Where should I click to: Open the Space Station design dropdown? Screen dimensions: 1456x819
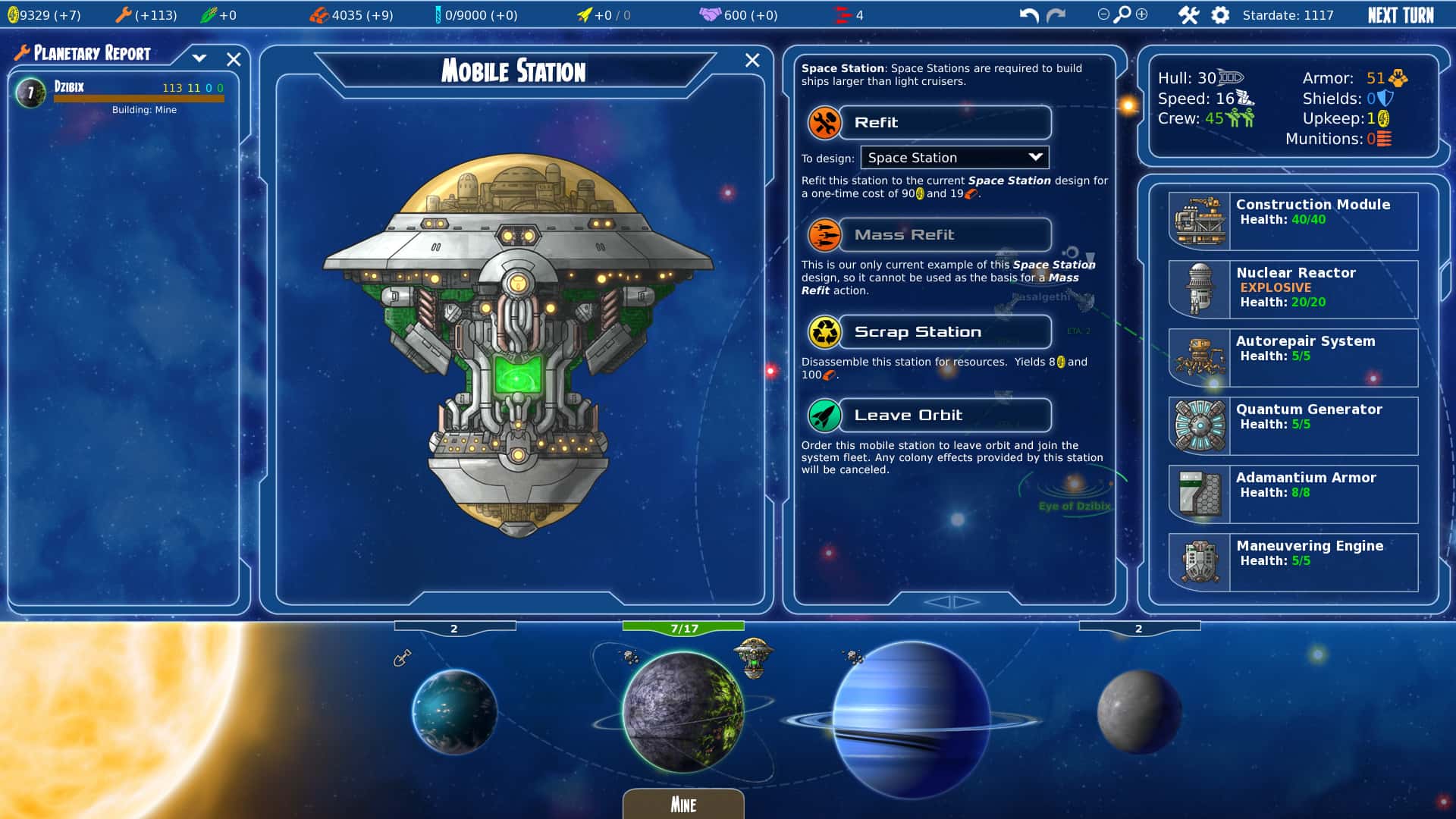pyautogui.click(x=954, y=157)
